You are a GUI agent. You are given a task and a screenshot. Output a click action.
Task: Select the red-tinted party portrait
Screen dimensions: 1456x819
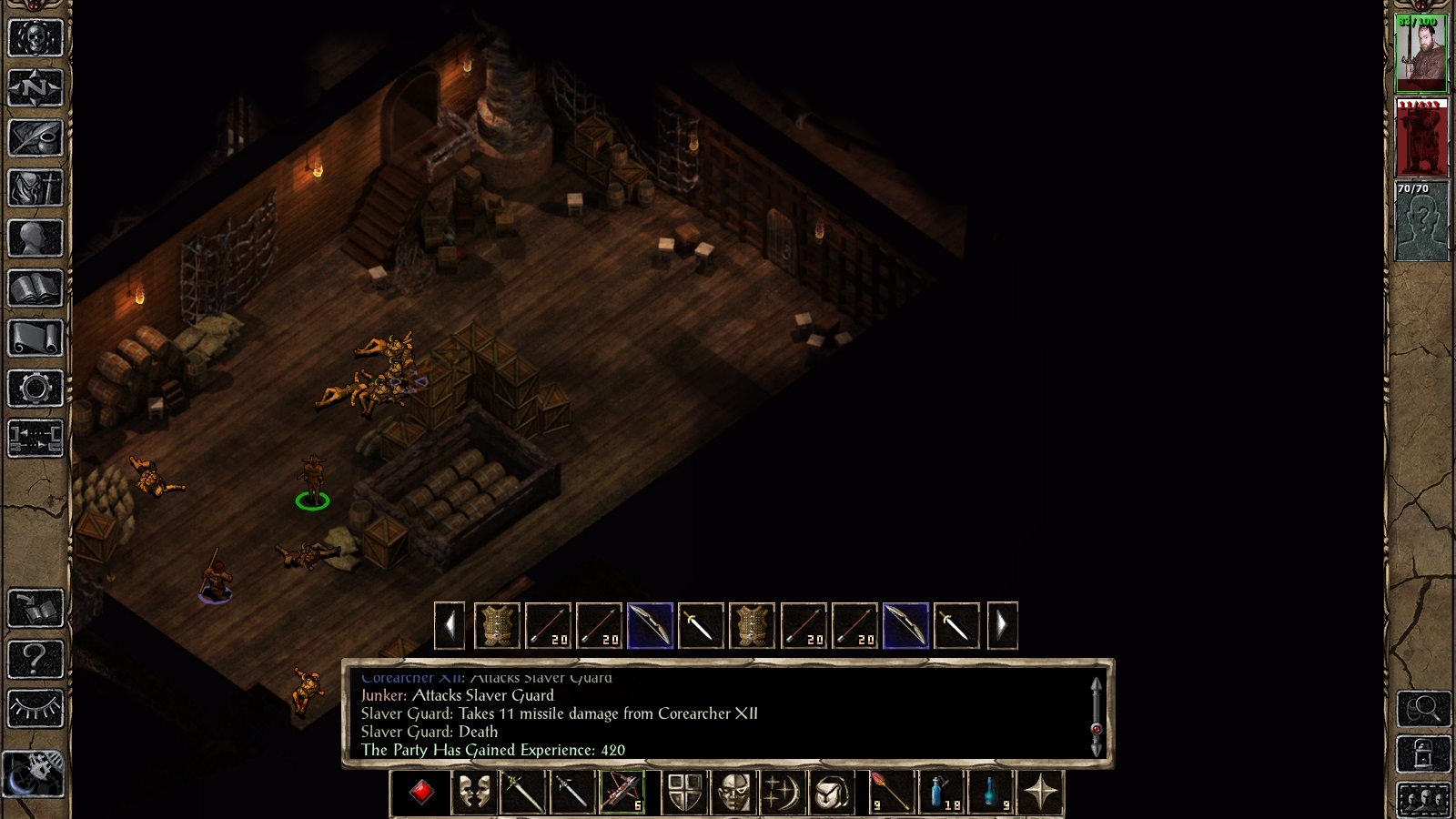point(1421,137)
